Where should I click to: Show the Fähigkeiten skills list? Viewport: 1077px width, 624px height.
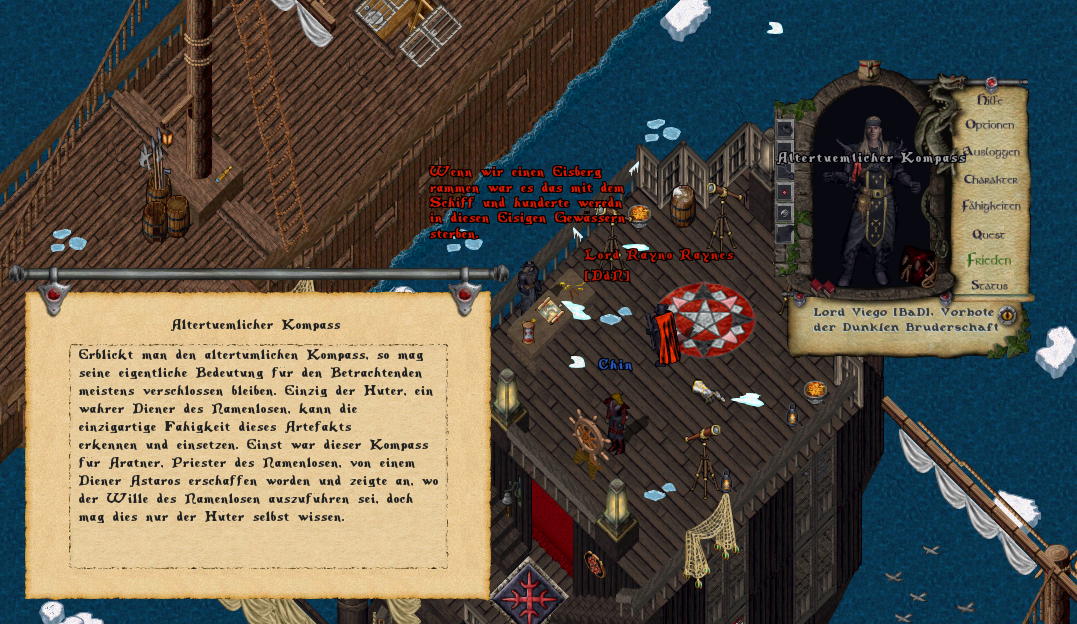[x=991, y=207]
